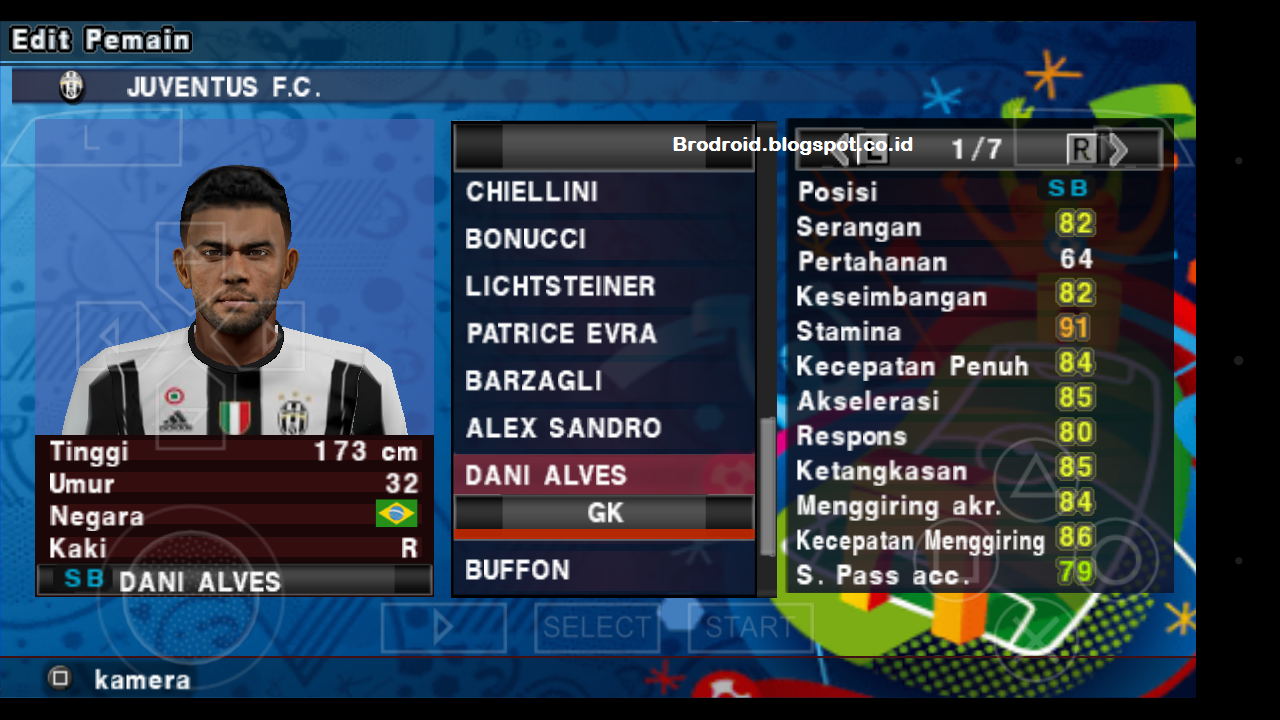Click the Edit Pemain title bar
Screen dimensions: 1280x720
pos(98,39)
